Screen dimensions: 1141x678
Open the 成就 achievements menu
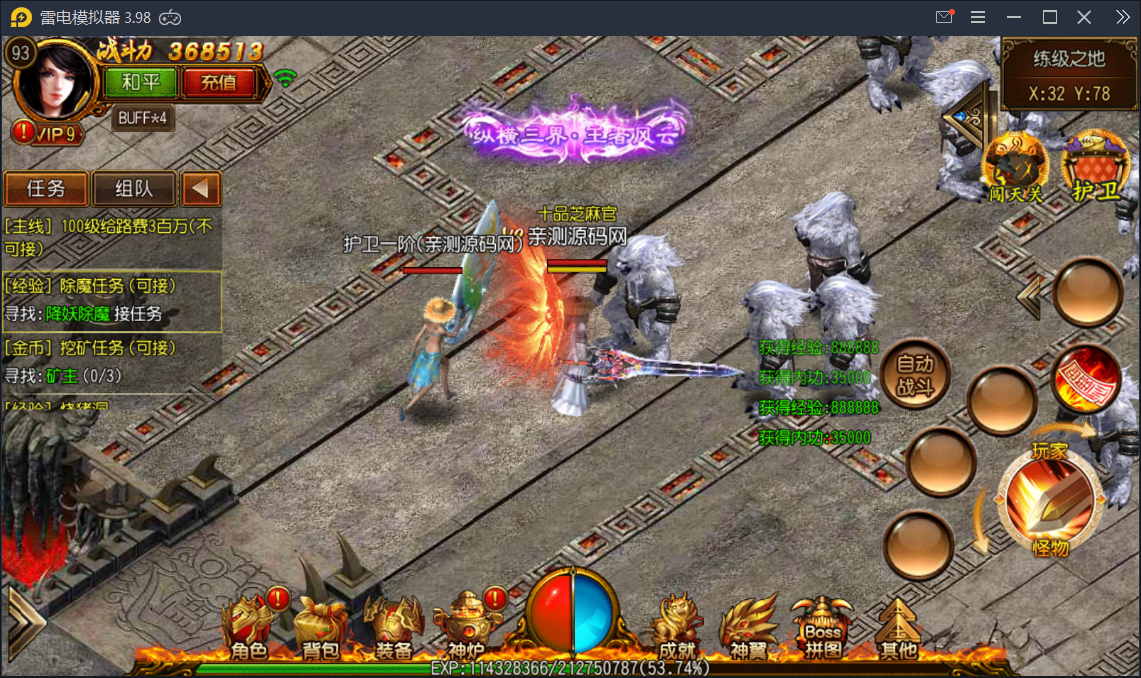click(x=677, y=627)
